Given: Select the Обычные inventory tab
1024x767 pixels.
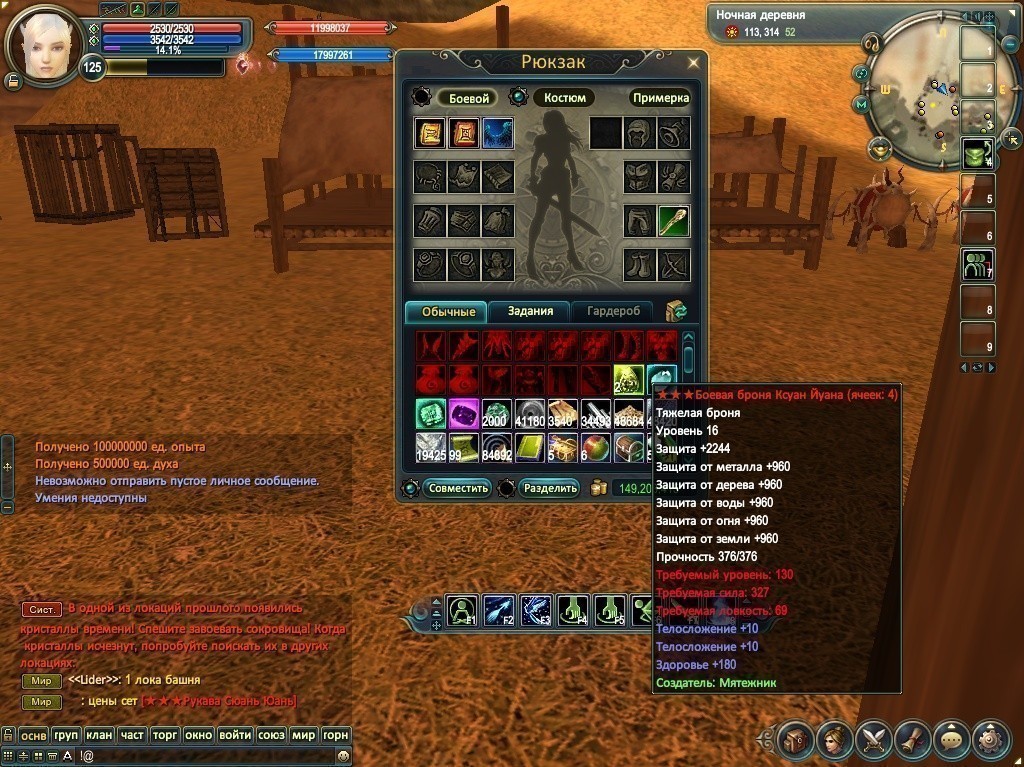Looking at the screenshot, I should tap(446, 312).
